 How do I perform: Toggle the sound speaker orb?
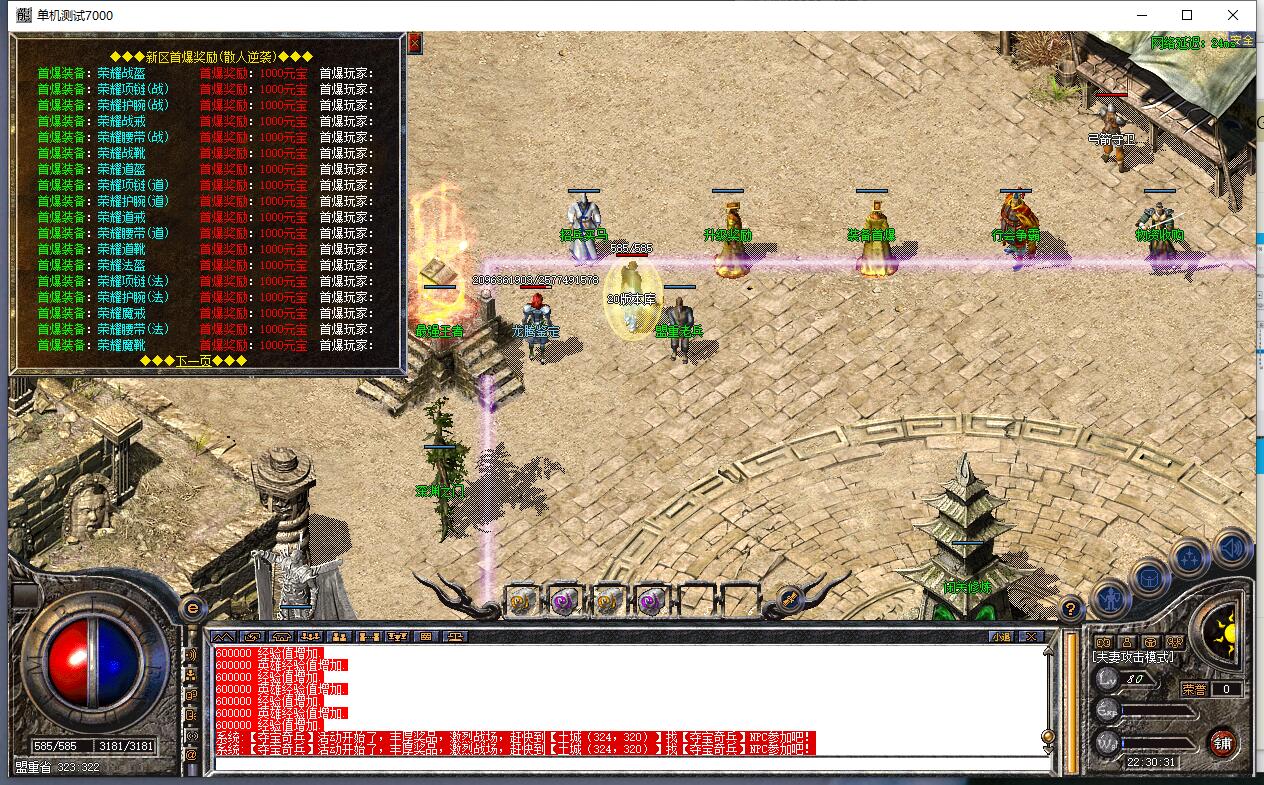(1233, 548)
